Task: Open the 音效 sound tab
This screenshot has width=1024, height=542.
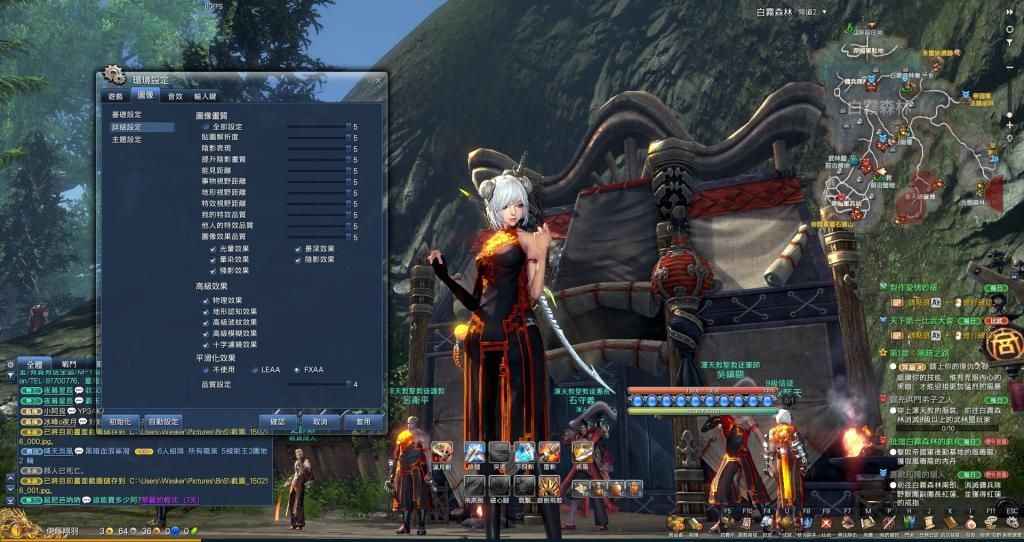Action: pyautogui.click(x=175, y=96)
